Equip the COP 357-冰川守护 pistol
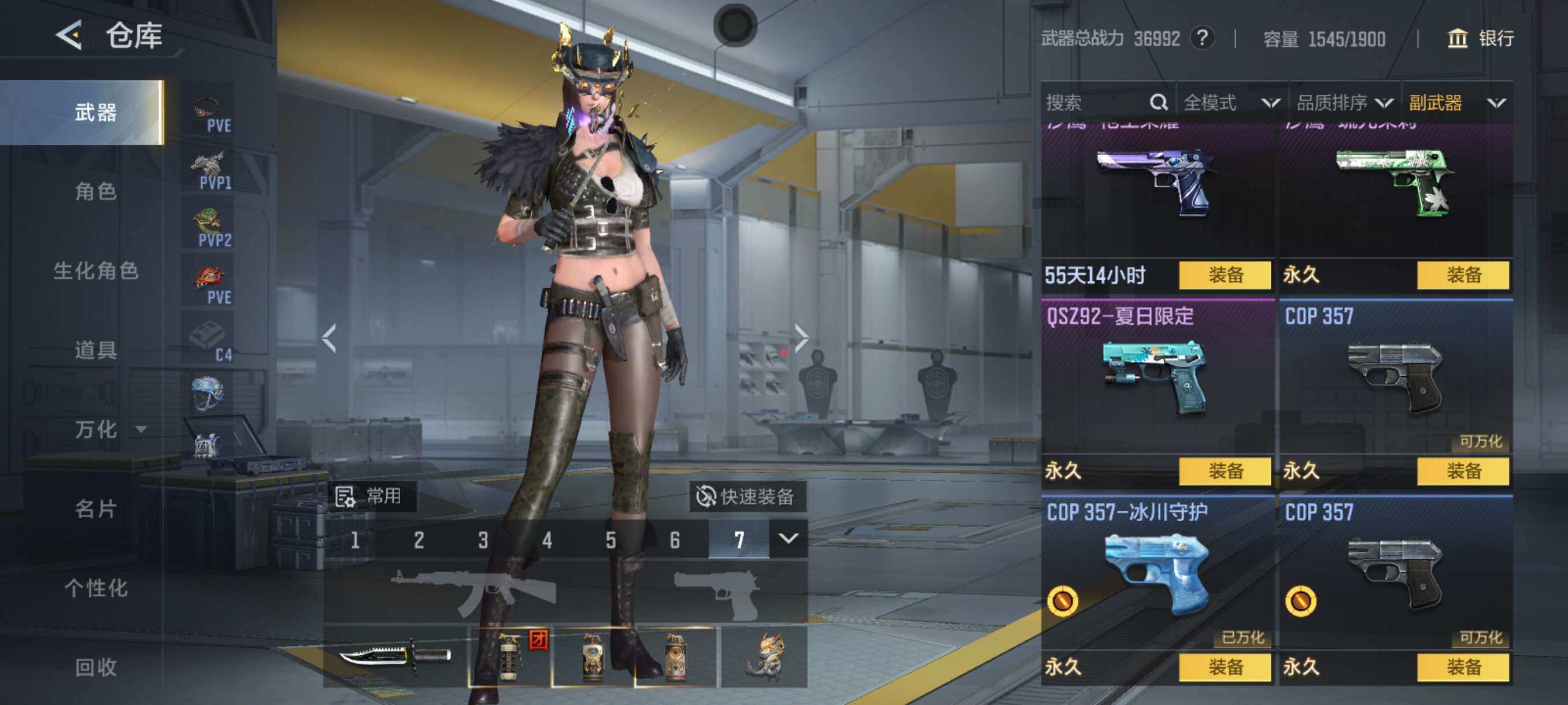The height and width of the screenshot is (705, 1568). (x=1225, y=667)
